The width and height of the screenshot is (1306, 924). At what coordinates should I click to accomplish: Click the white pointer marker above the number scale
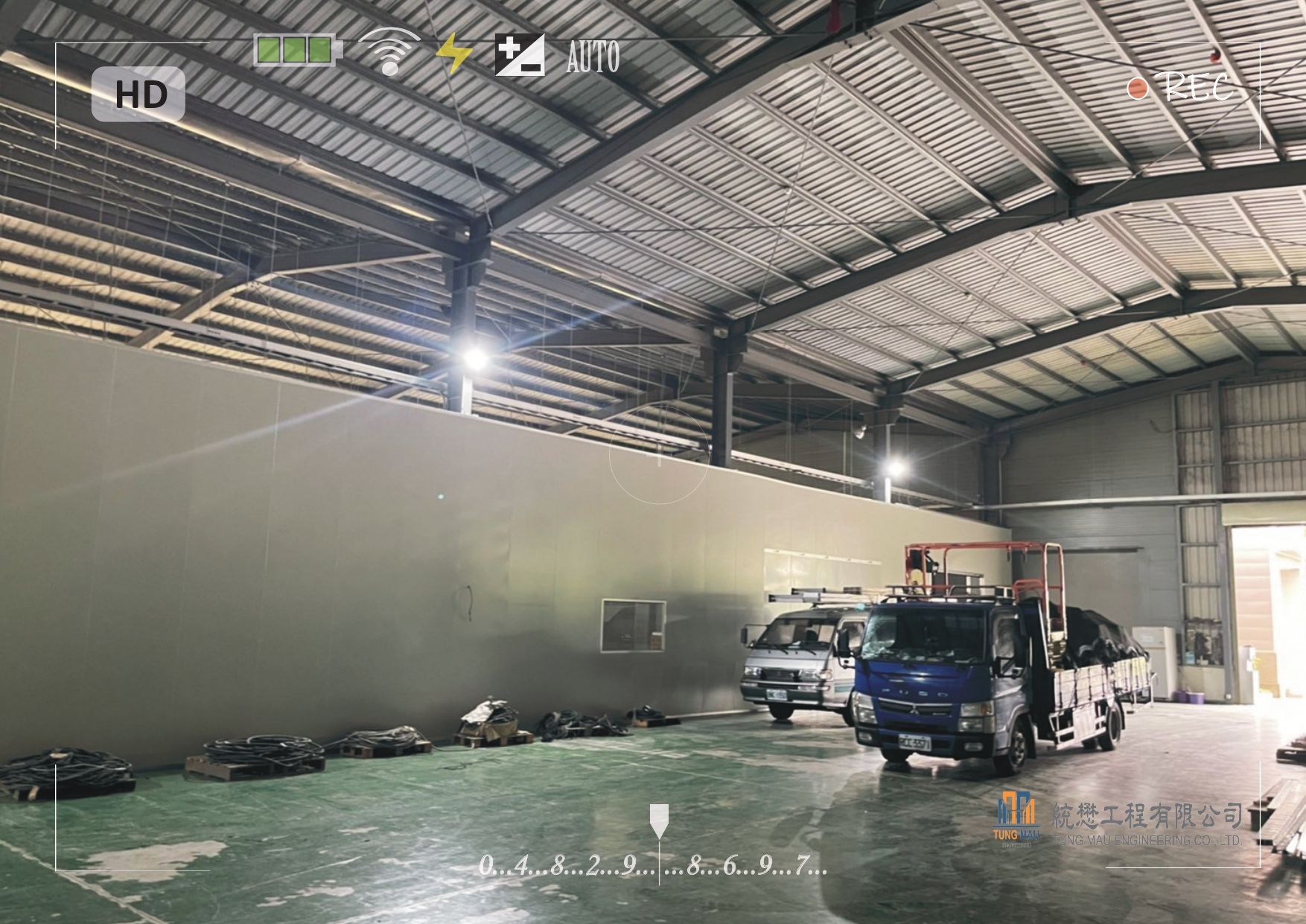click(x=659, y=820)
